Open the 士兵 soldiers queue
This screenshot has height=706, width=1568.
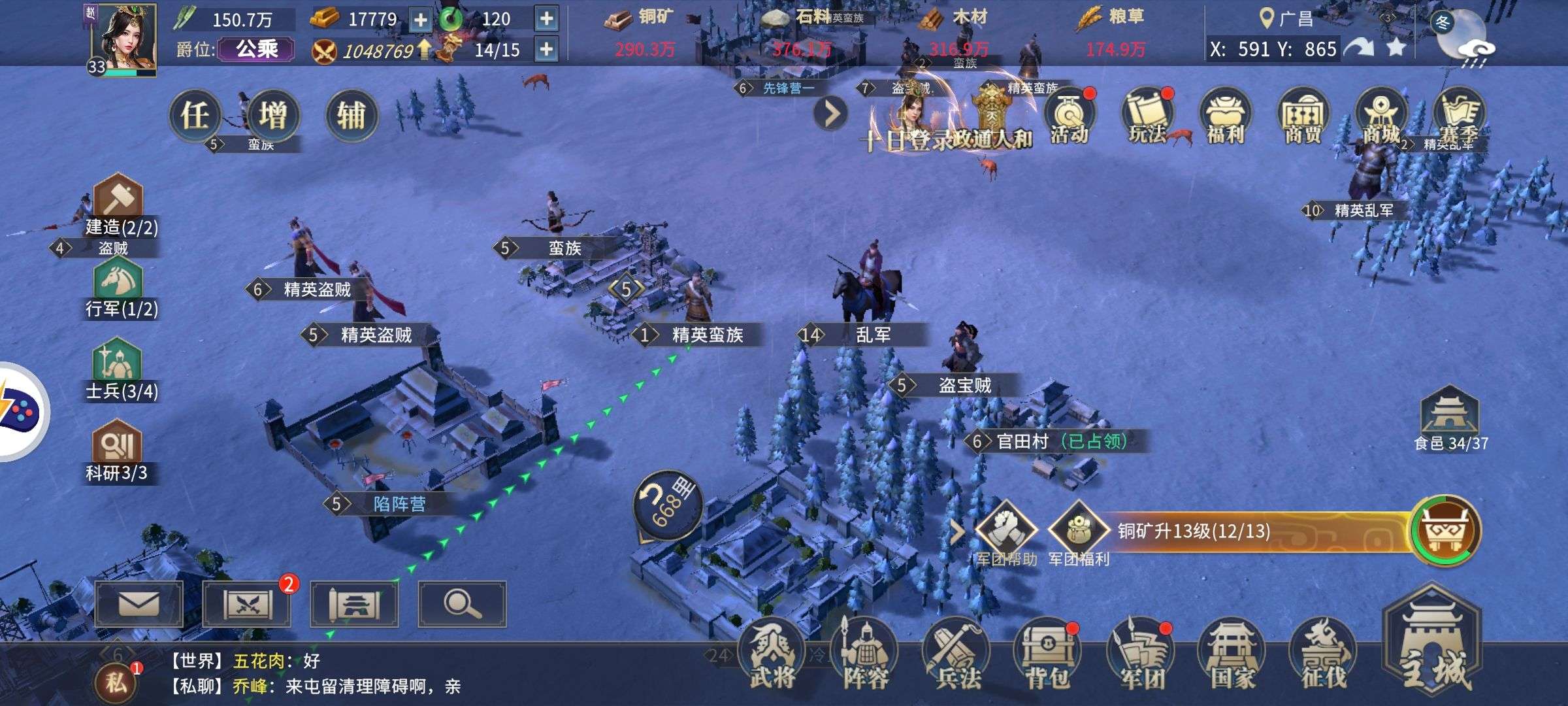119,369
